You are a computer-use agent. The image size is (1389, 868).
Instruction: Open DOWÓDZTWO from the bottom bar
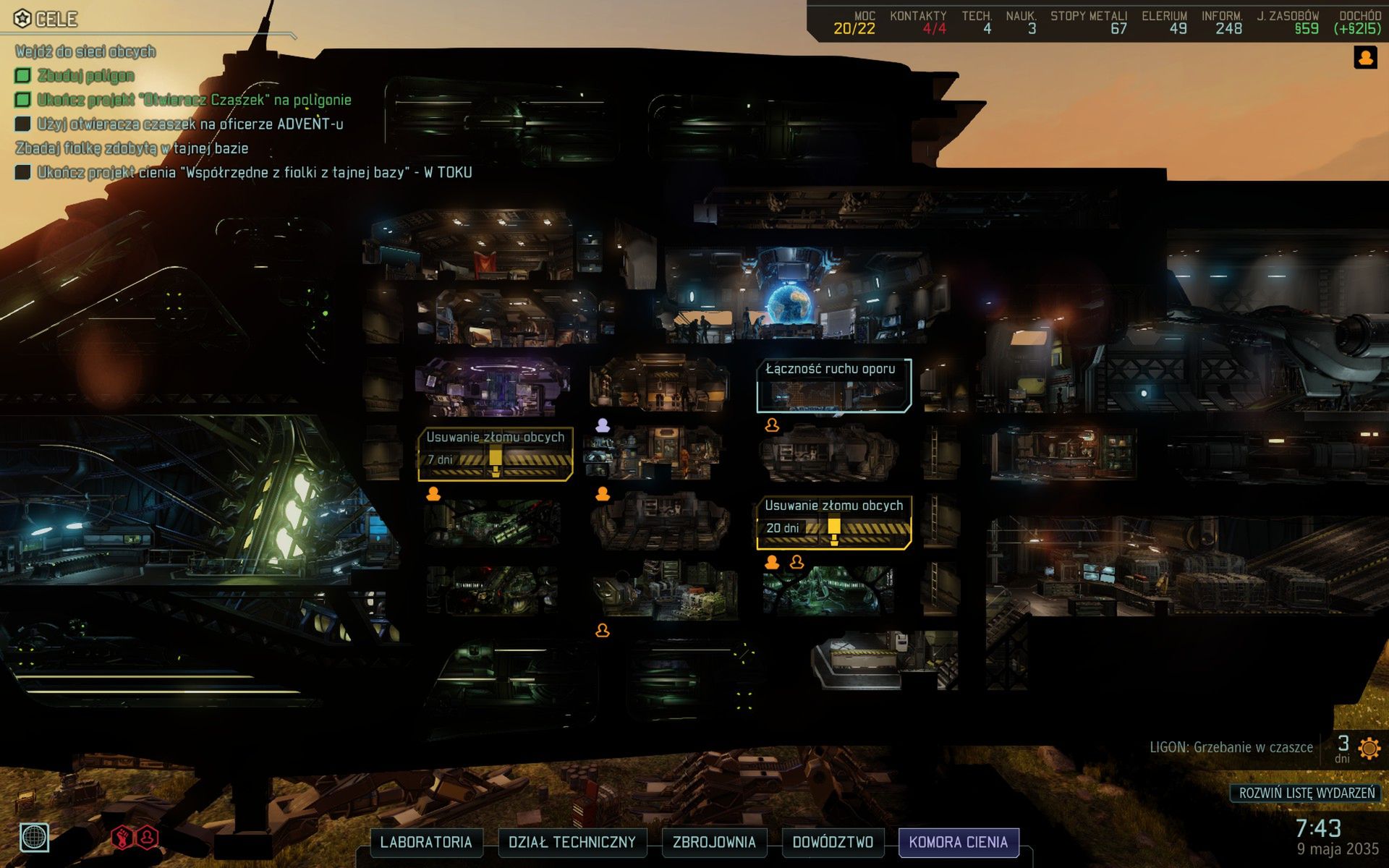[x=833, y=842]
